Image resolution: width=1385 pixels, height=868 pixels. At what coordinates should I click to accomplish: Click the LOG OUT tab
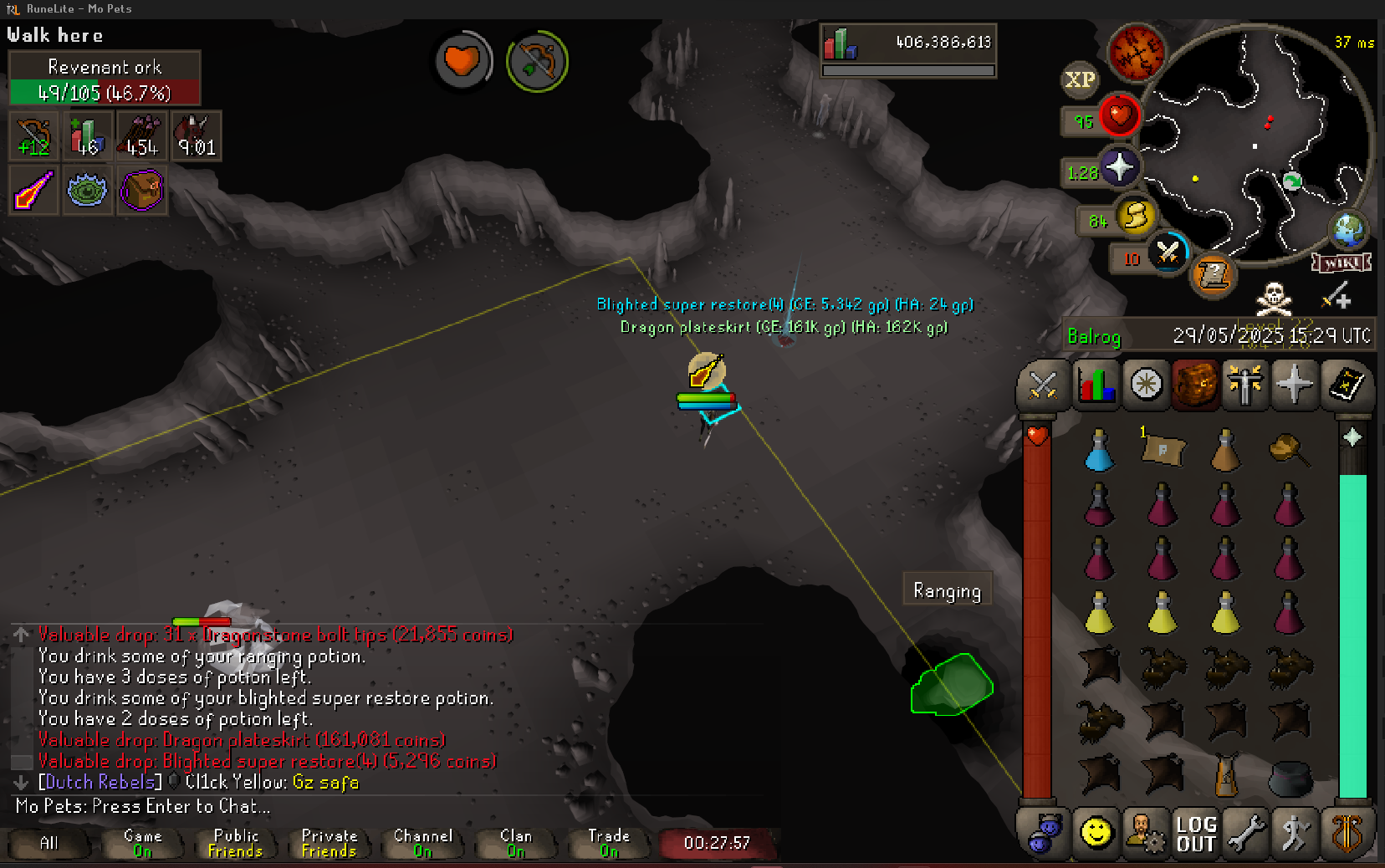tap(1195, 834)
